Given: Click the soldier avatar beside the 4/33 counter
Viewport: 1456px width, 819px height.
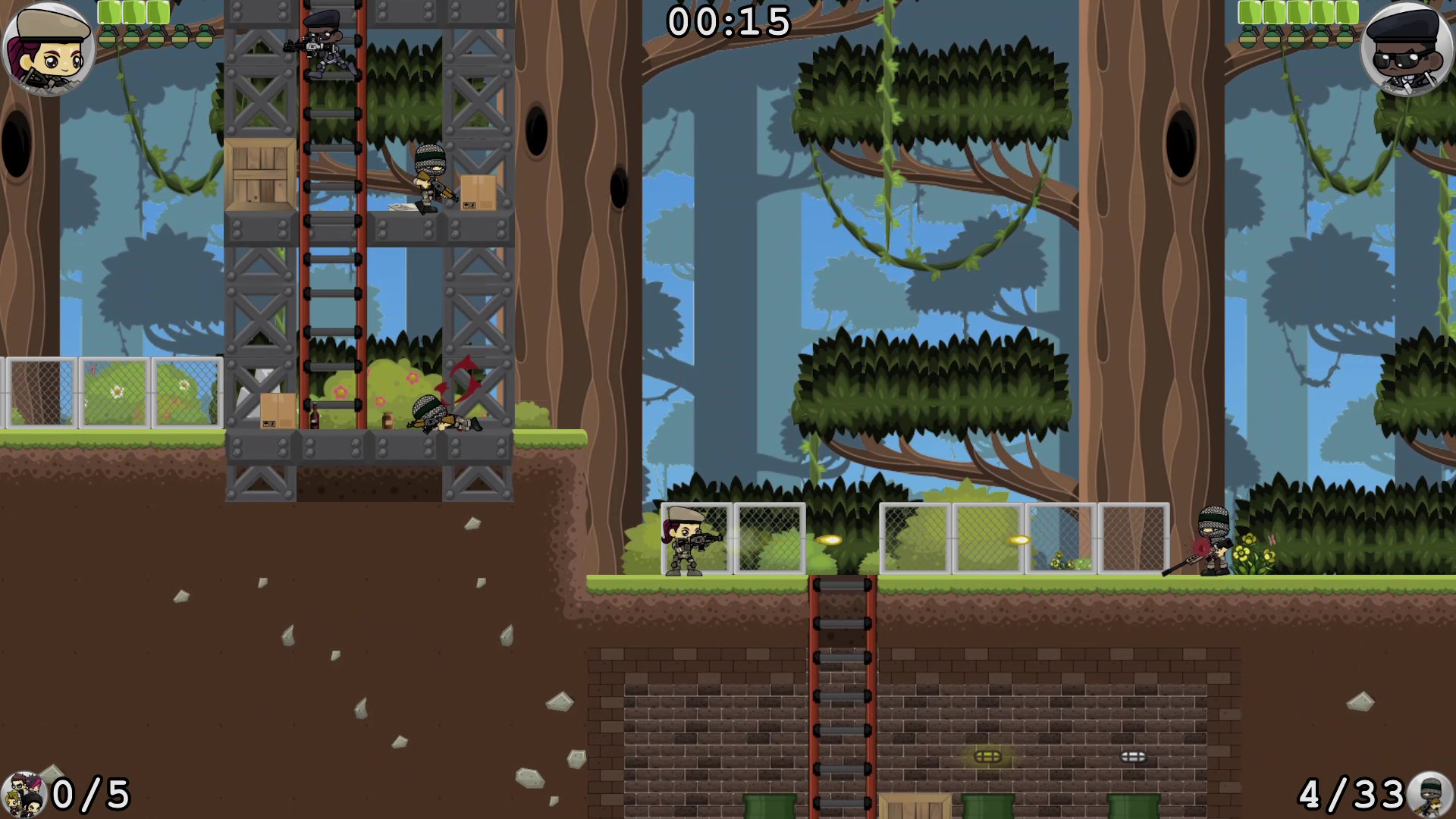Looking at the screenshot, I should coord(1429,796).
